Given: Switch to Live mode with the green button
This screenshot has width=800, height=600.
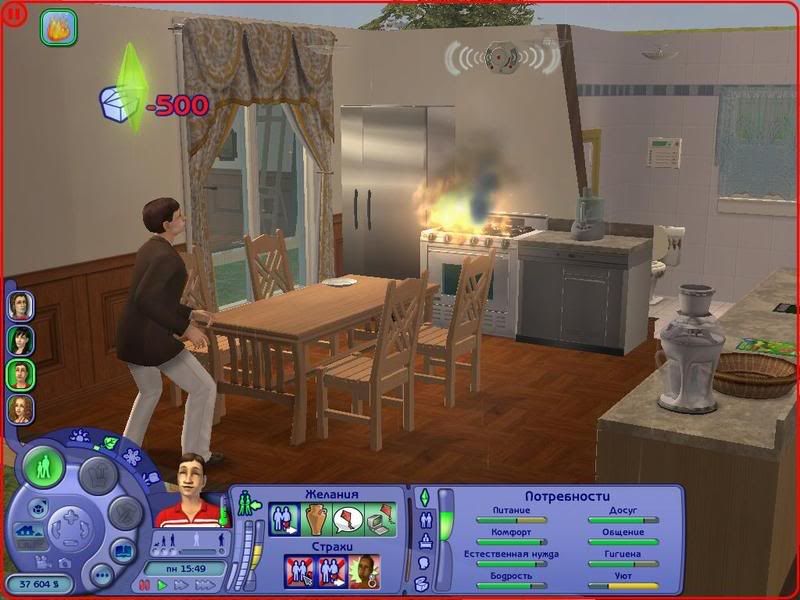Looking at the screenshot, I should coord(44,468).
